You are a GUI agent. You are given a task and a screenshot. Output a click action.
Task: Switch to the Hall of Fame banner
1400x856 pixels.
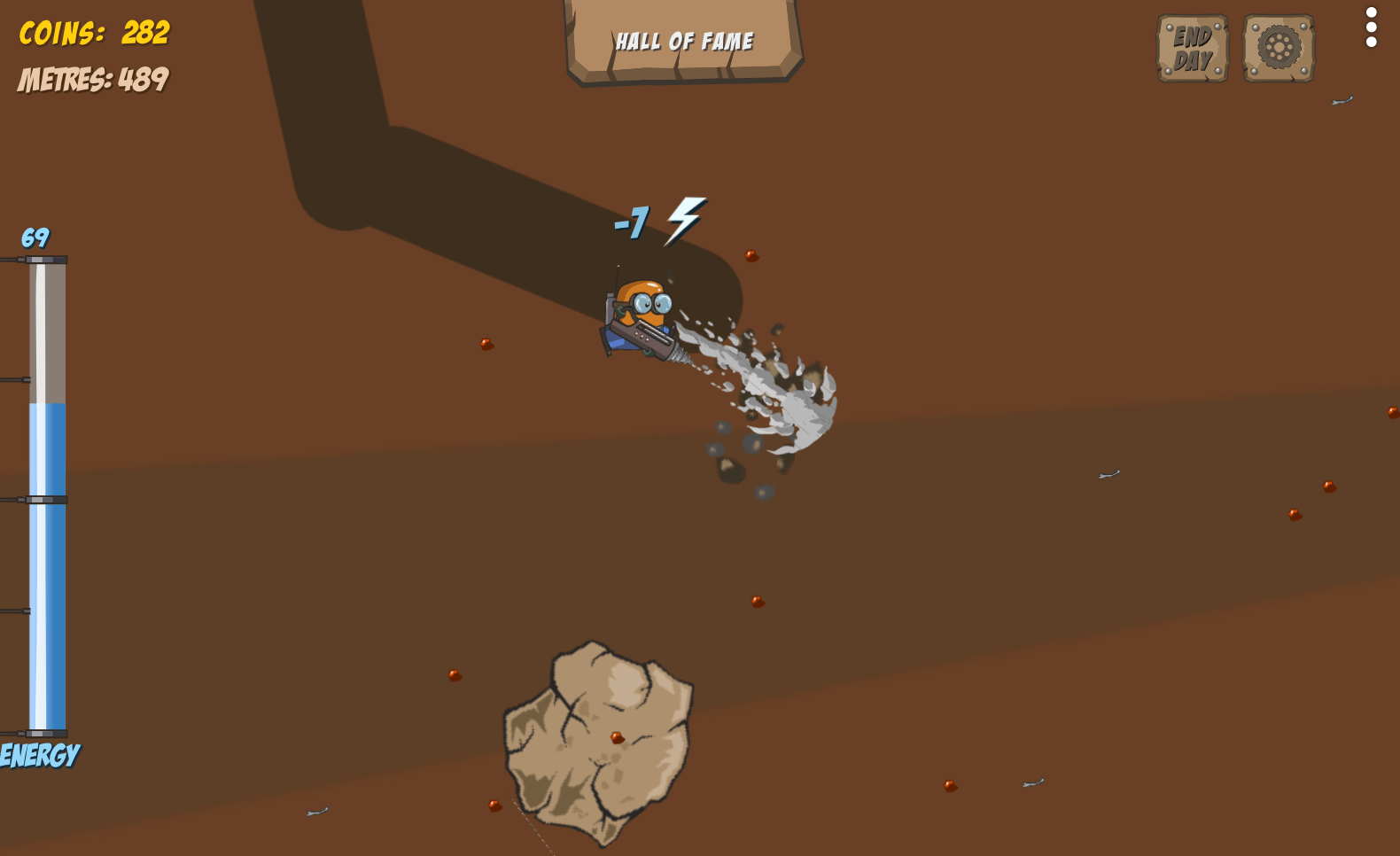pyautogui.click(x=685, y=39)
